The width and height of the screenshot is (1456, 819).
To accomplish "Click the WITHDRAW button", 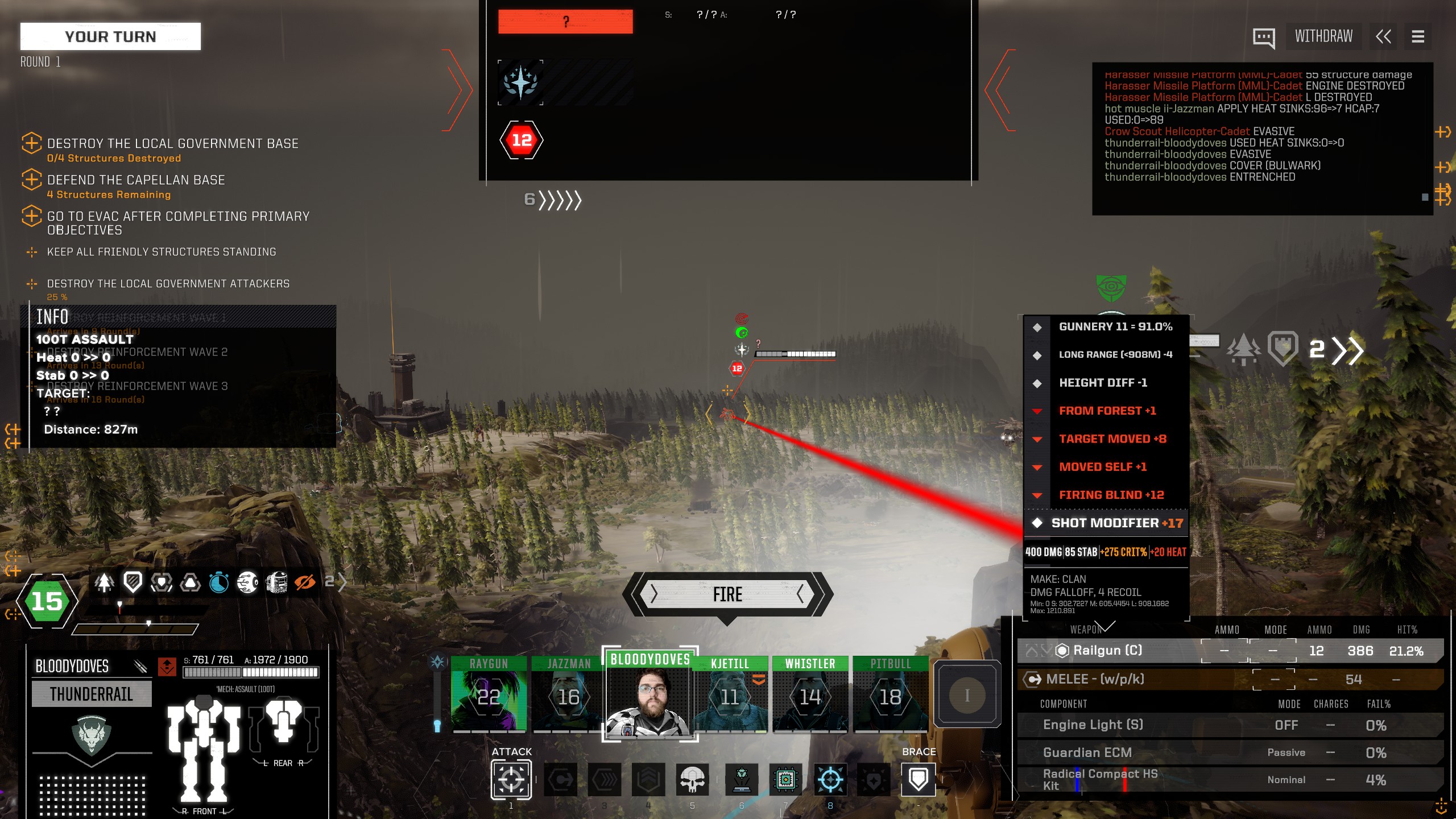I will click(1323, 36).
